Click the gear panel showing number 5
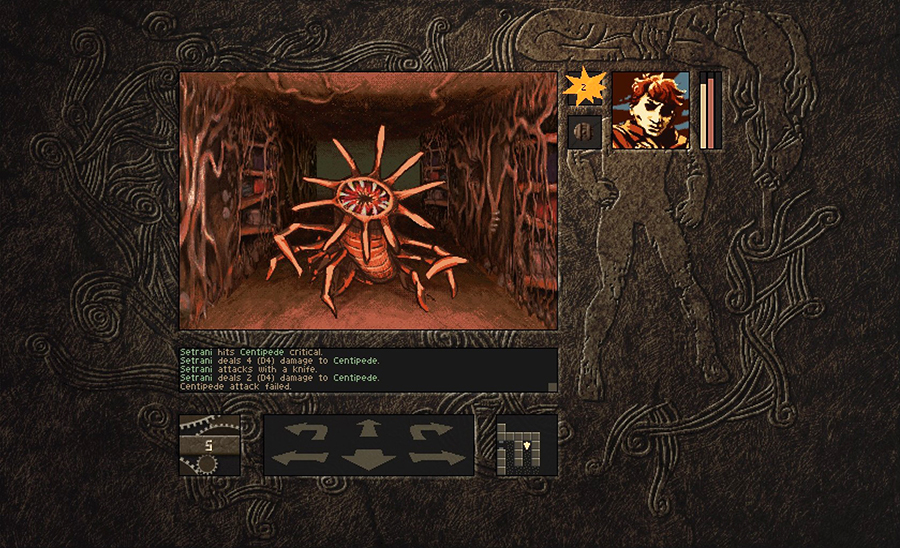The image size is (900, 548). pyautogui.click(x=210, y=445)
